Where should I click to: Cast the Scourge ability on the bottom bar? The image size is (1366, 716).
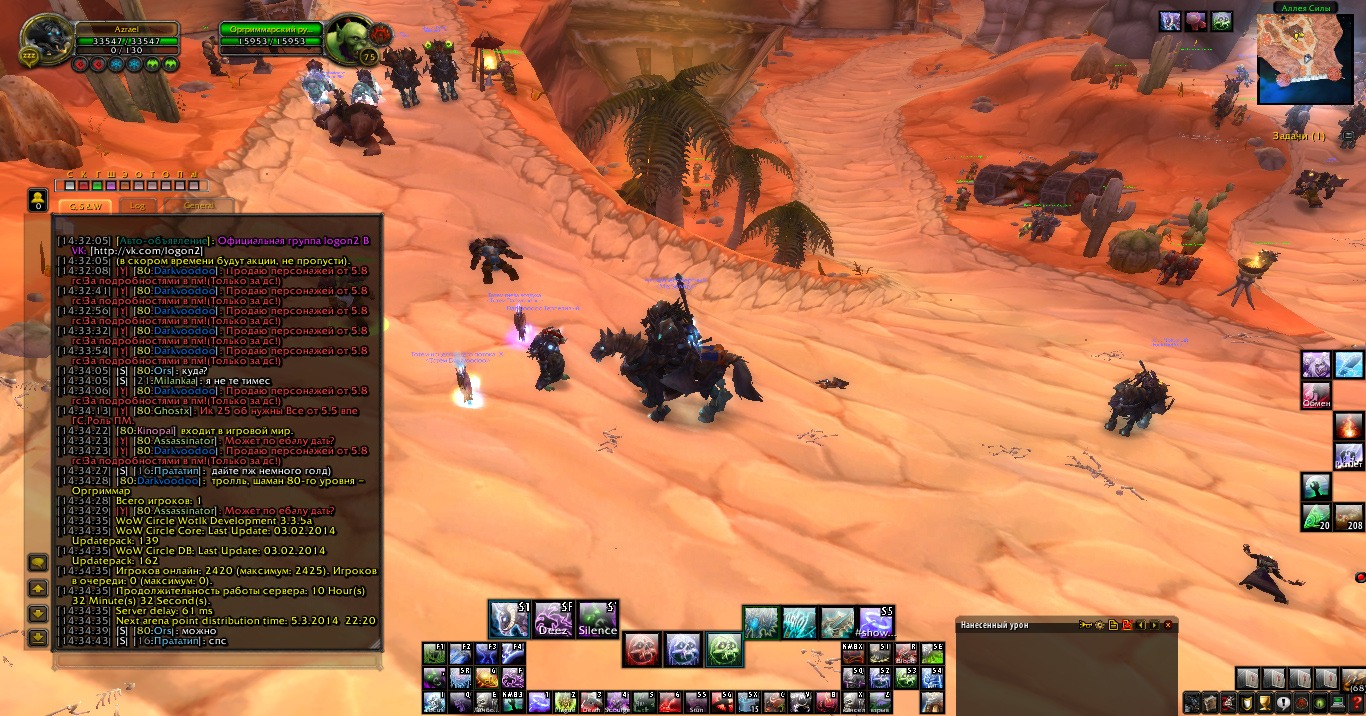point(620,703)
